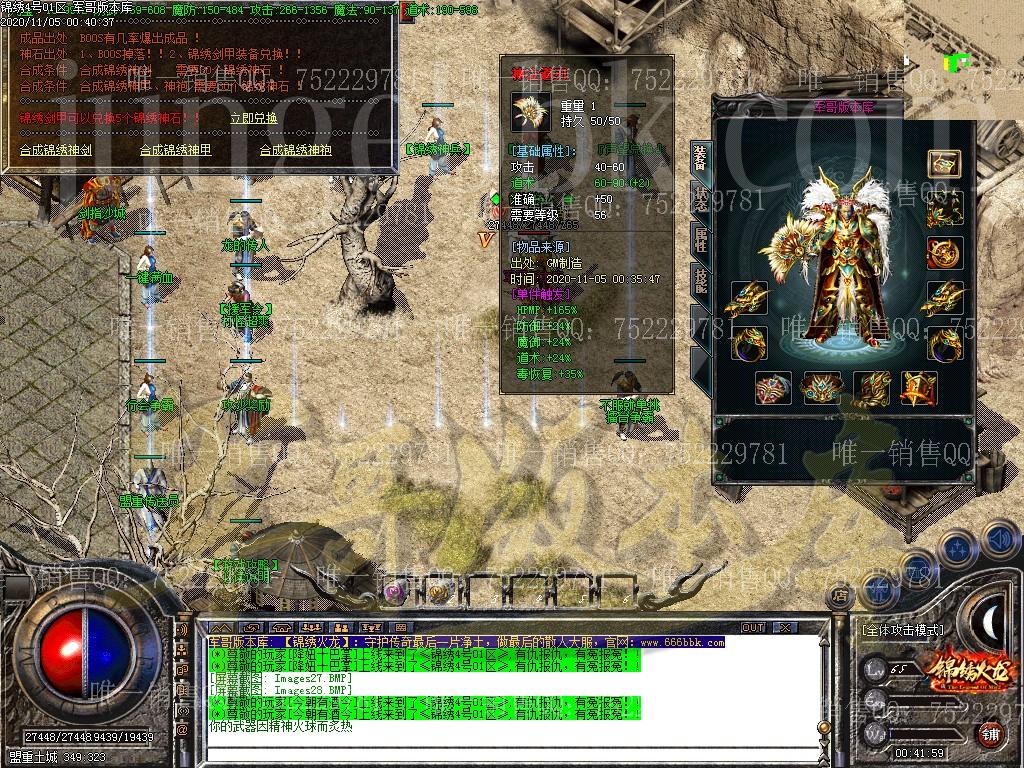Show the 属性 attributes tab
This screenshot has width=1024, height=768.
pyautogui.click(x=700, y=238)
